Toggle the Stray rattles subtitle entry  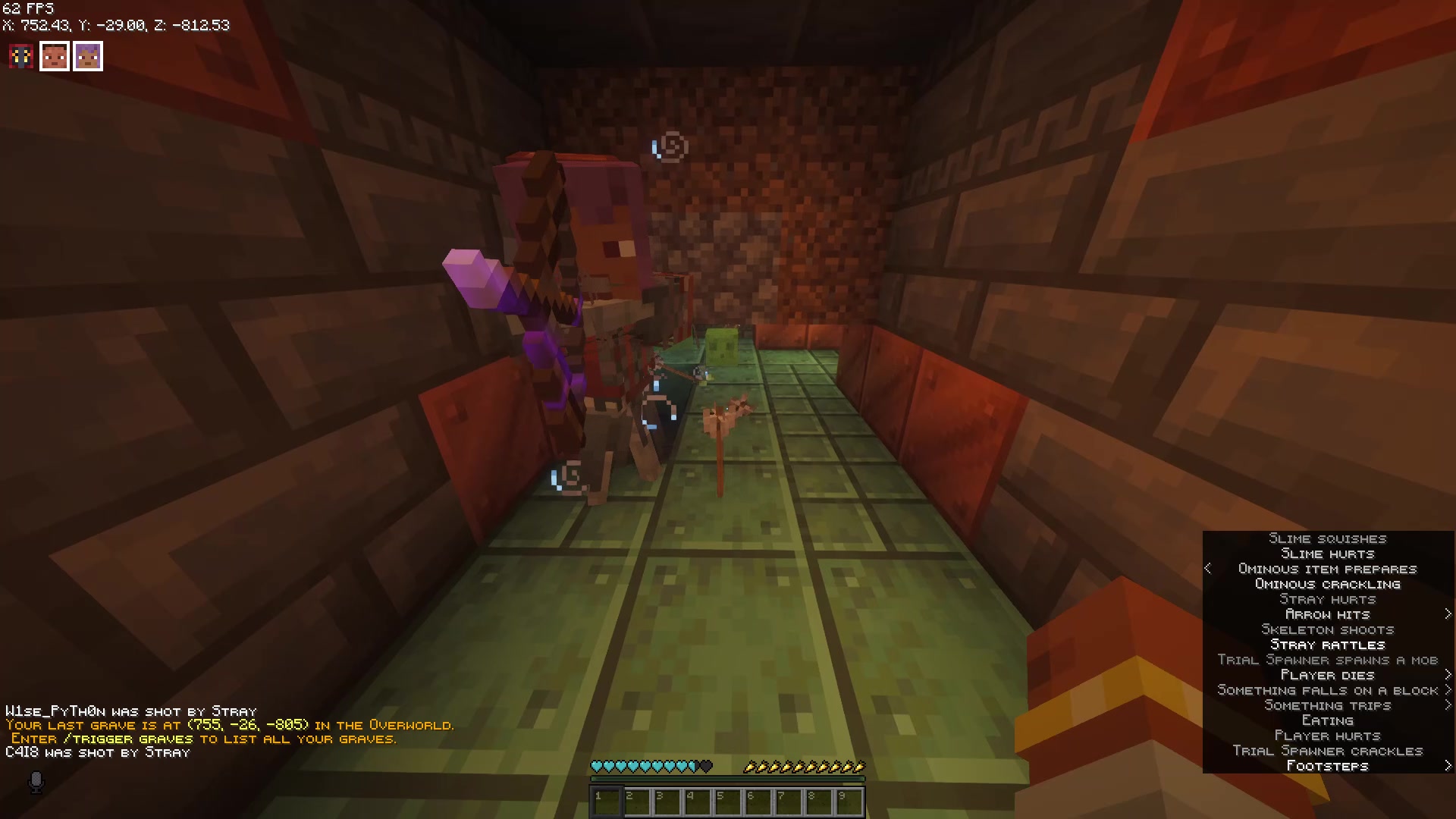1327,645
